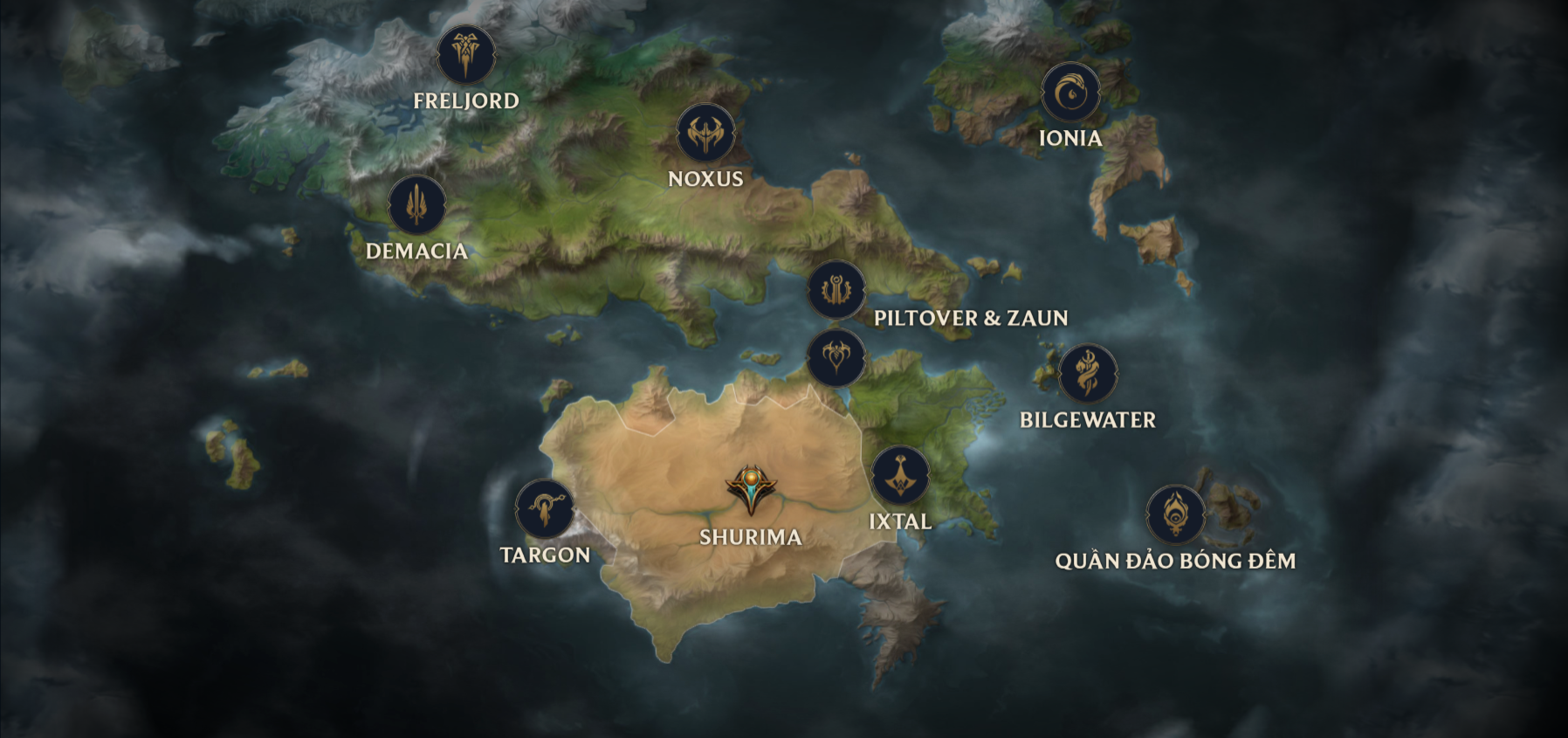Click the Ionia region marker
Screen dimensions: 1568x738
pyautogui.click(x=1070, y=93)
